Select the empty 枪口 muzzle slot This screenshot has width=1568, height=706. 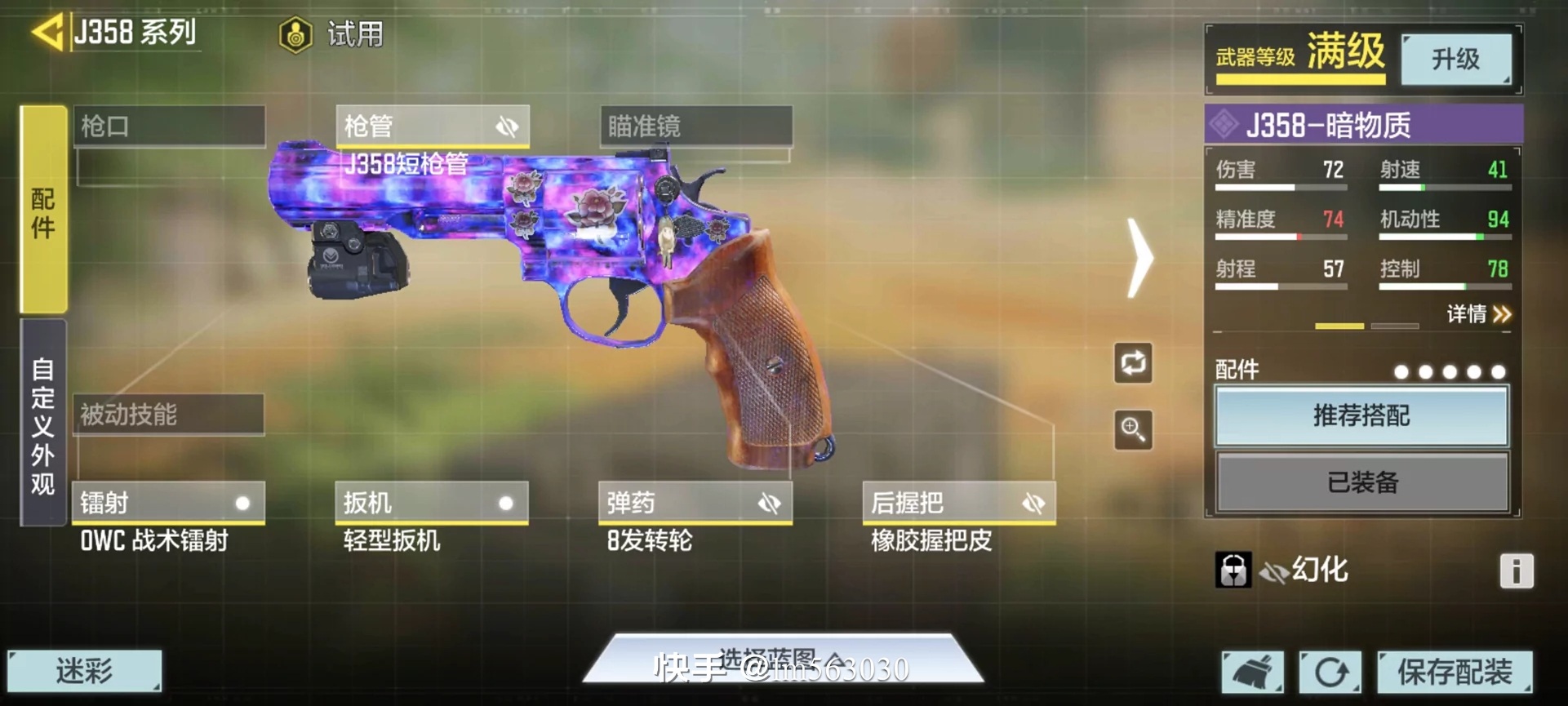coord(169,127)
